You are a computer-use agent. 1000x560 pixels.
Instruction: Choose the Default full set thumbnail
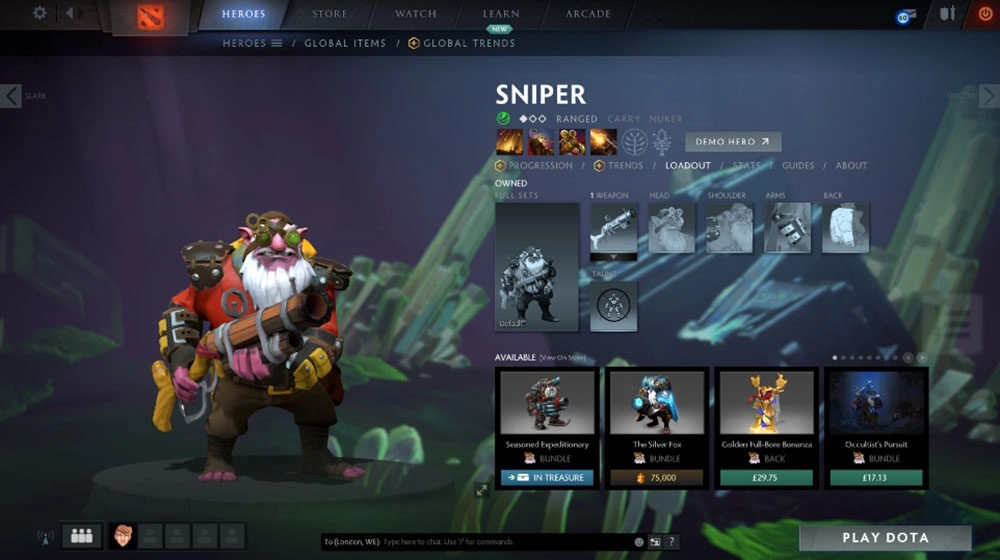537,266
